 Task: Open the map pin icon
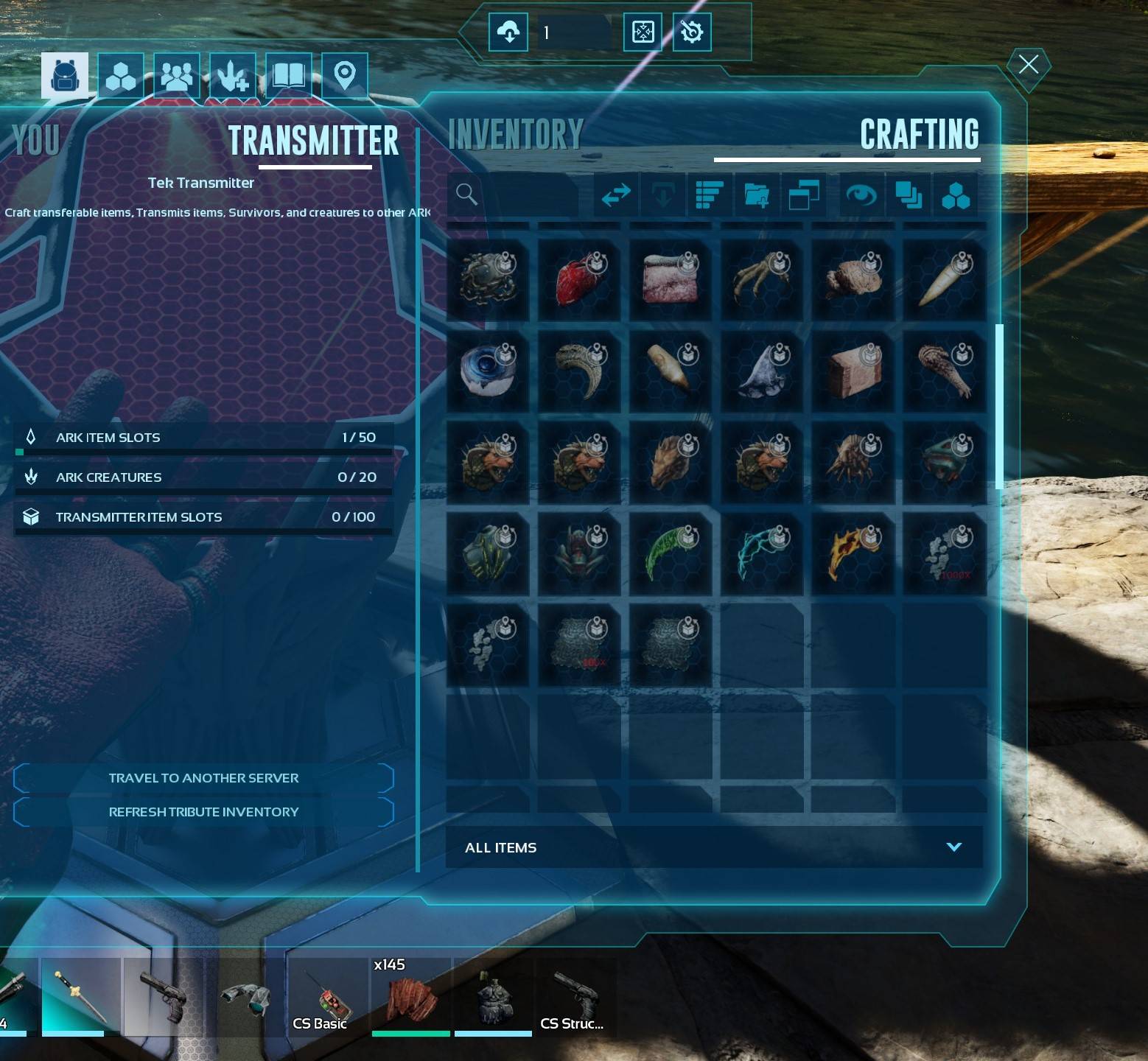pyautogui.click(x=344, y=75)
